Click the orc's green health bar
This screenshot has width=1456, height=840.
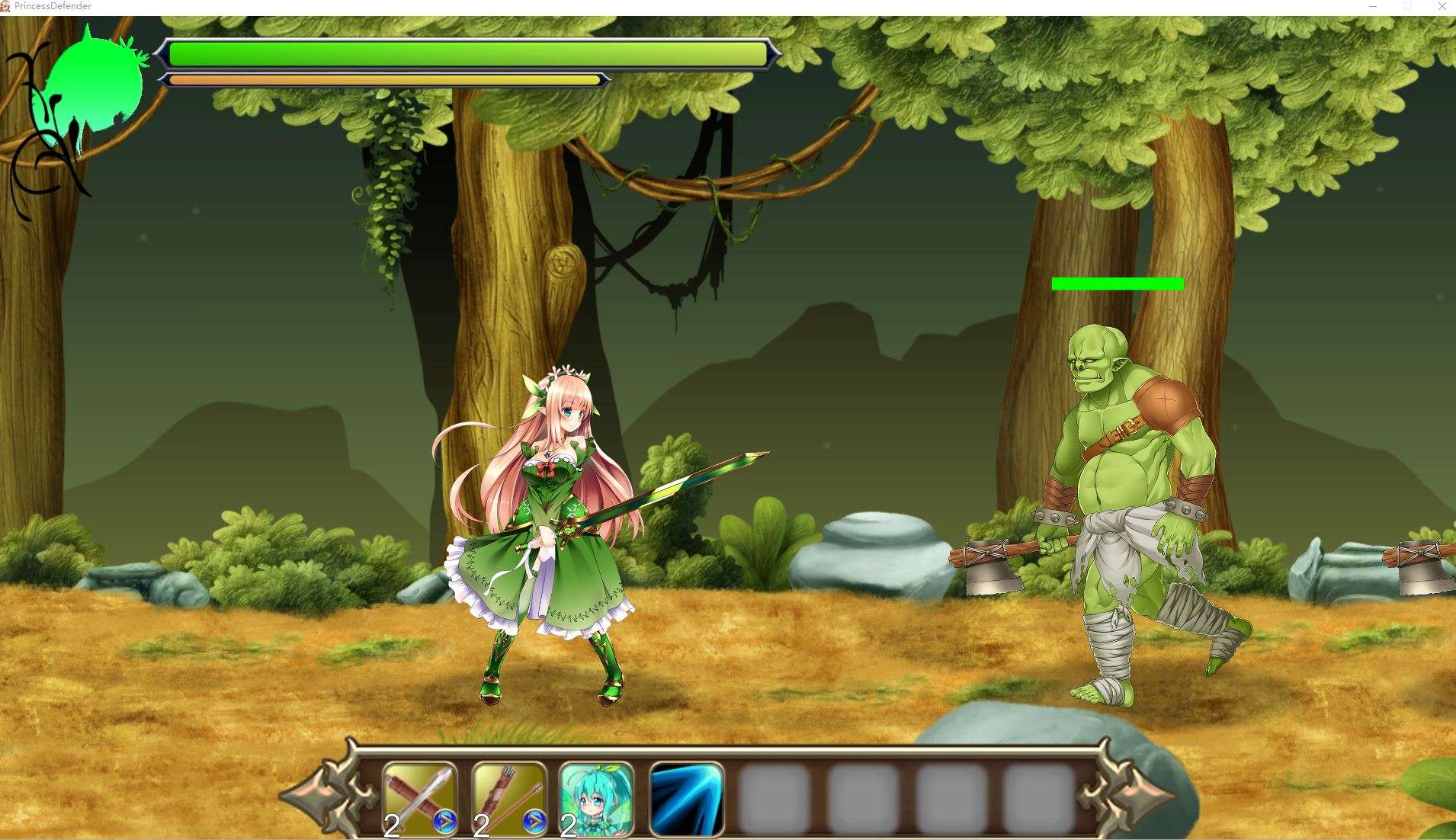click(1118, 284)
